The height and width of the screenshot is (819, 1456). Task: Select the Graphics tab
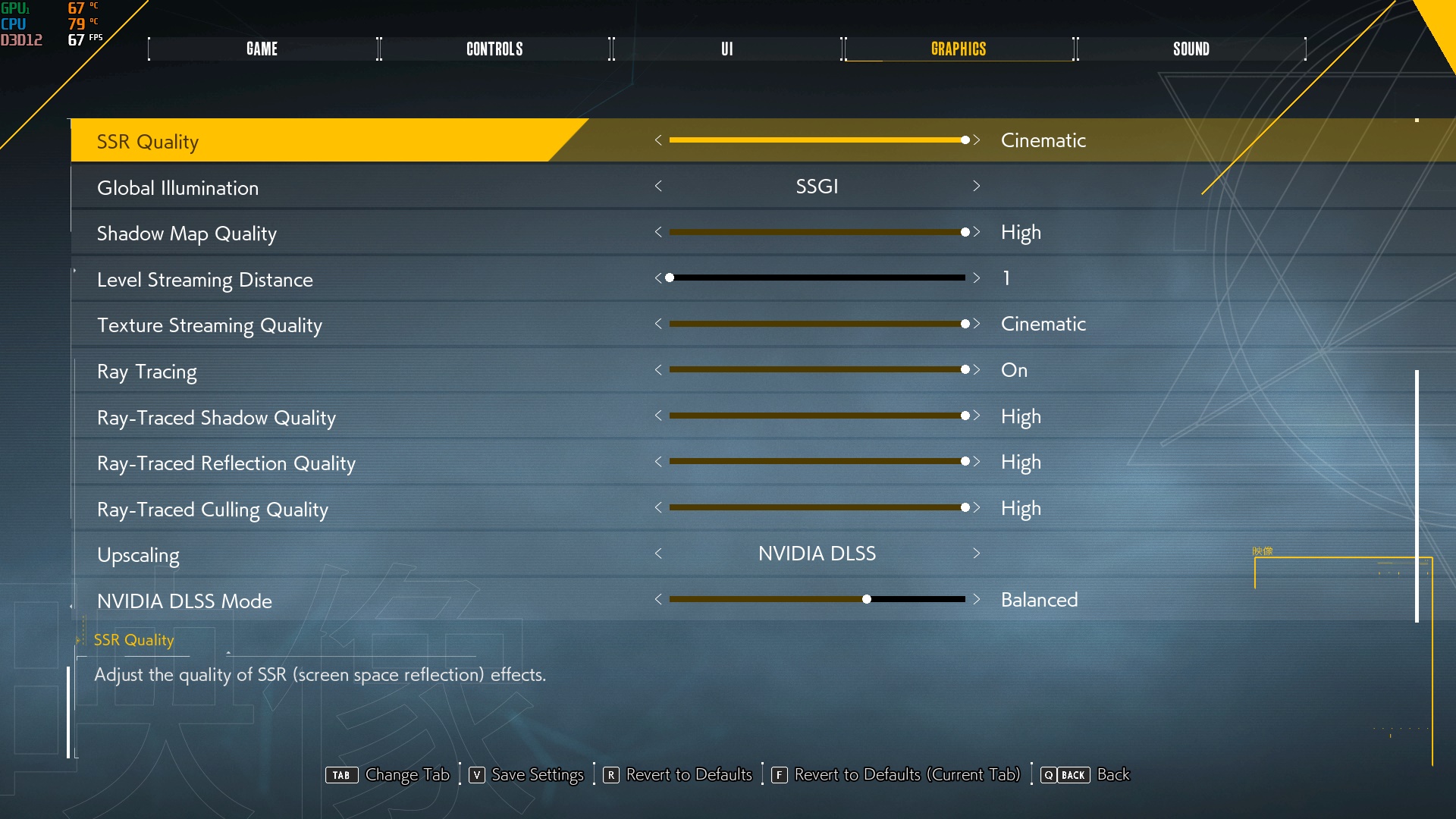tap(959, 49)
